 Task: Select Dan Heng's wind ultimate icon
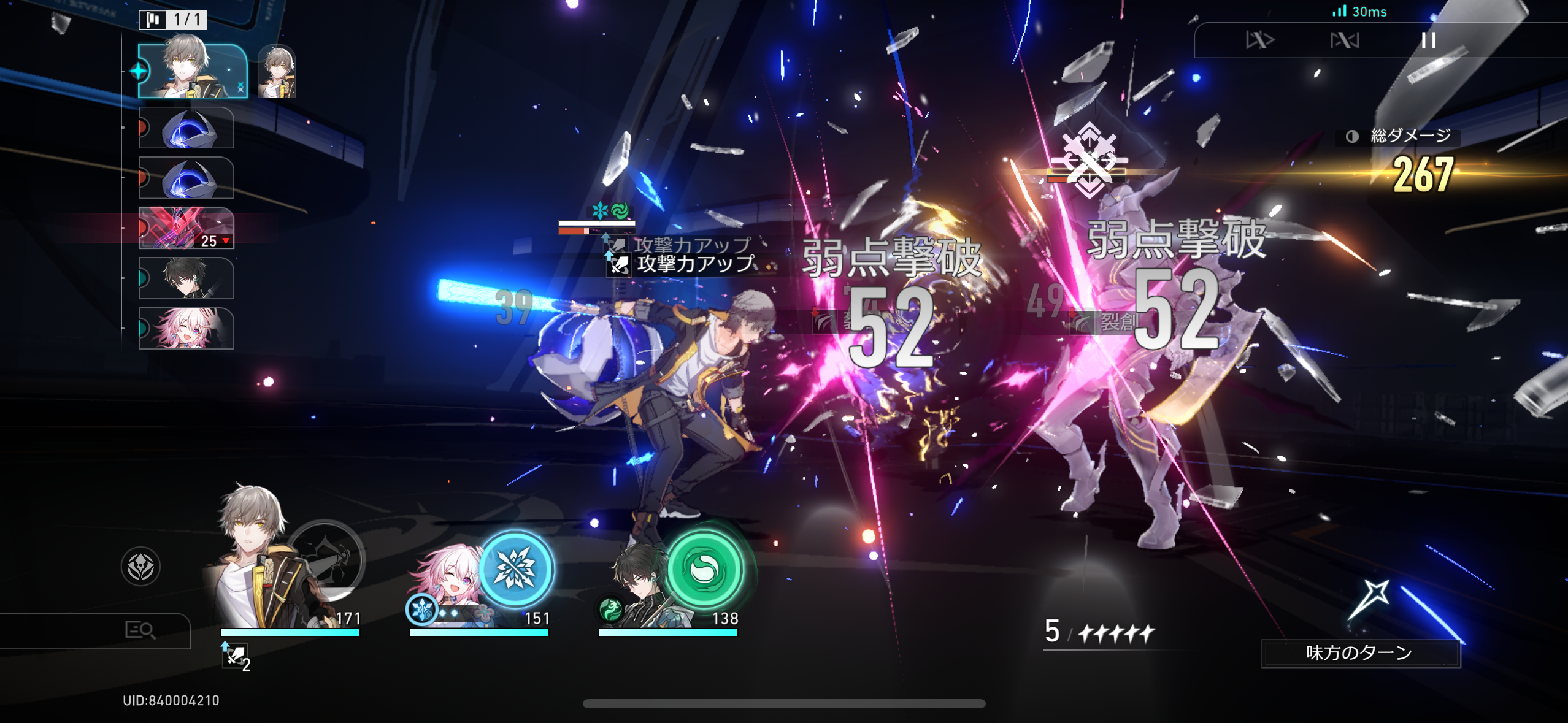704,569
